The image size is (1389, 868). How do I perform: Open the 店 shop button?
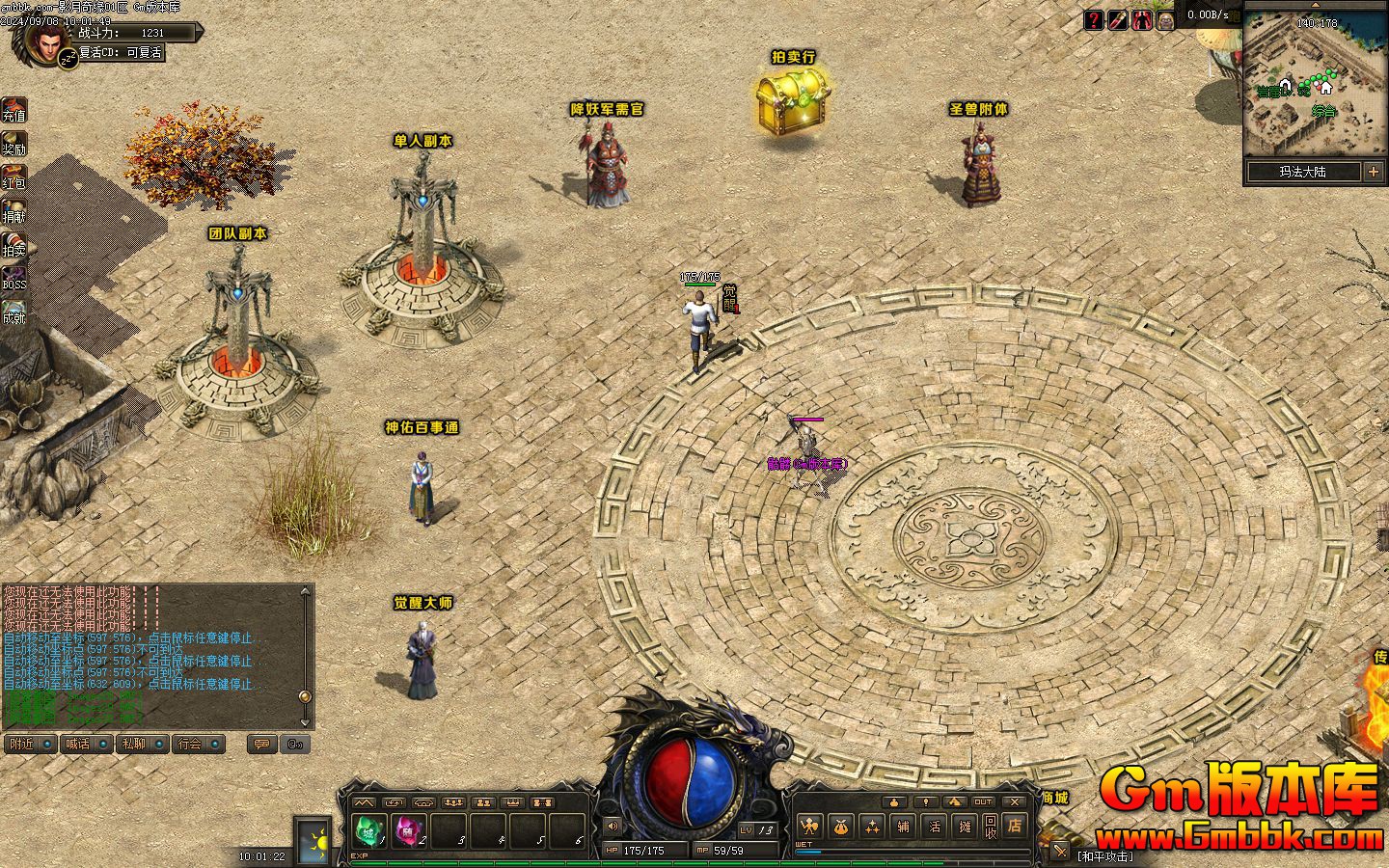click(x=1015, y=826)
